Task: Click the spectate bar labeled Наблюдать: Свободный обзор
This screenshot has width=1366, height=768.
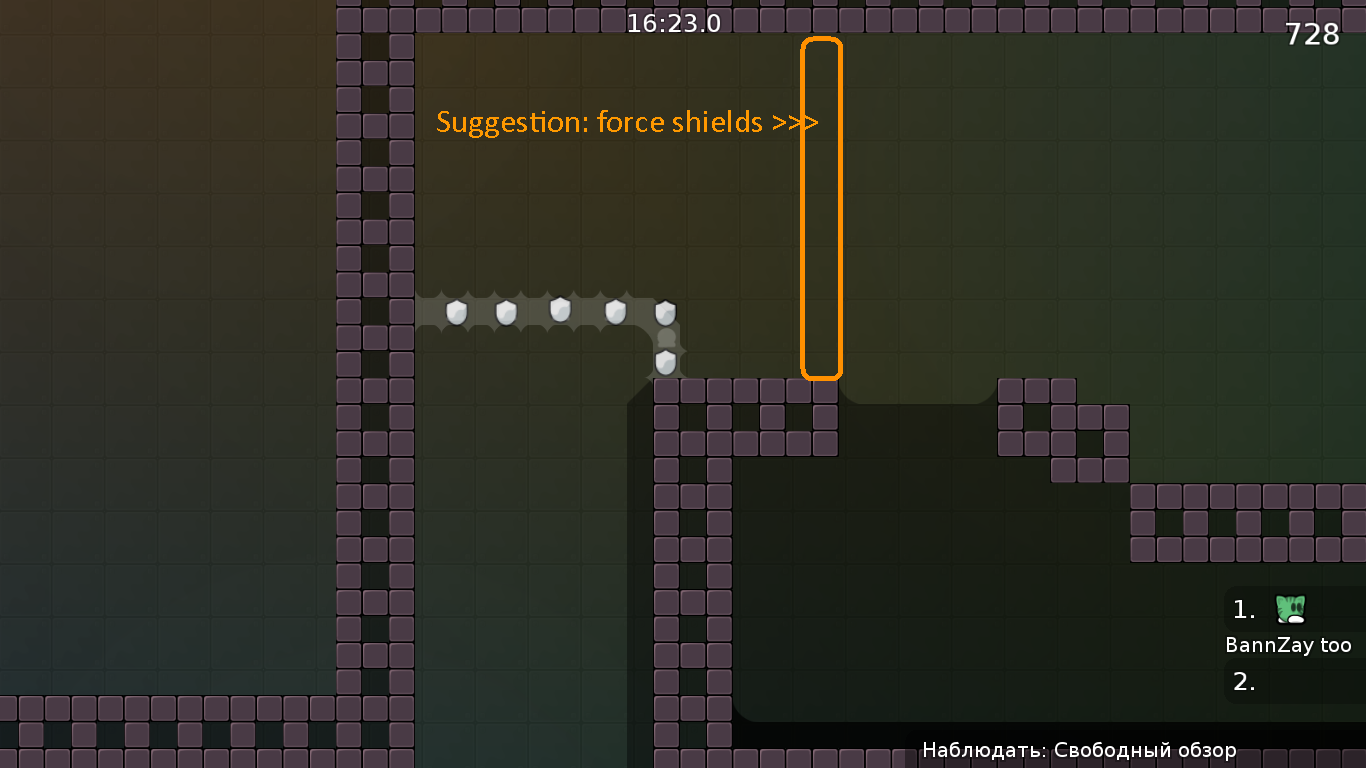Action: (1080, 749)
